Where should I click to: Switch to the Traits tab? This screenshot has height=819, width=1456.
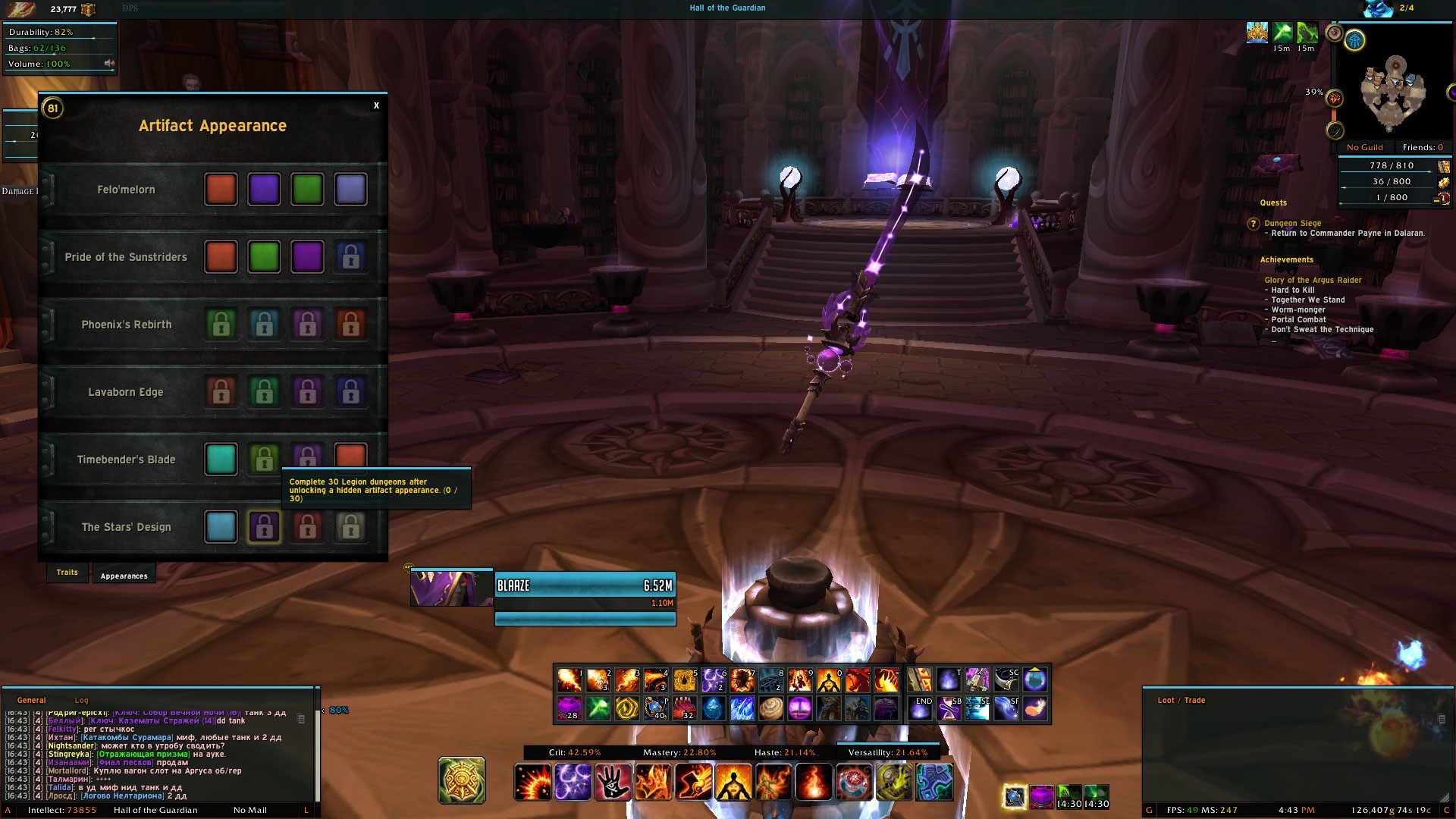tap(67, 573)
